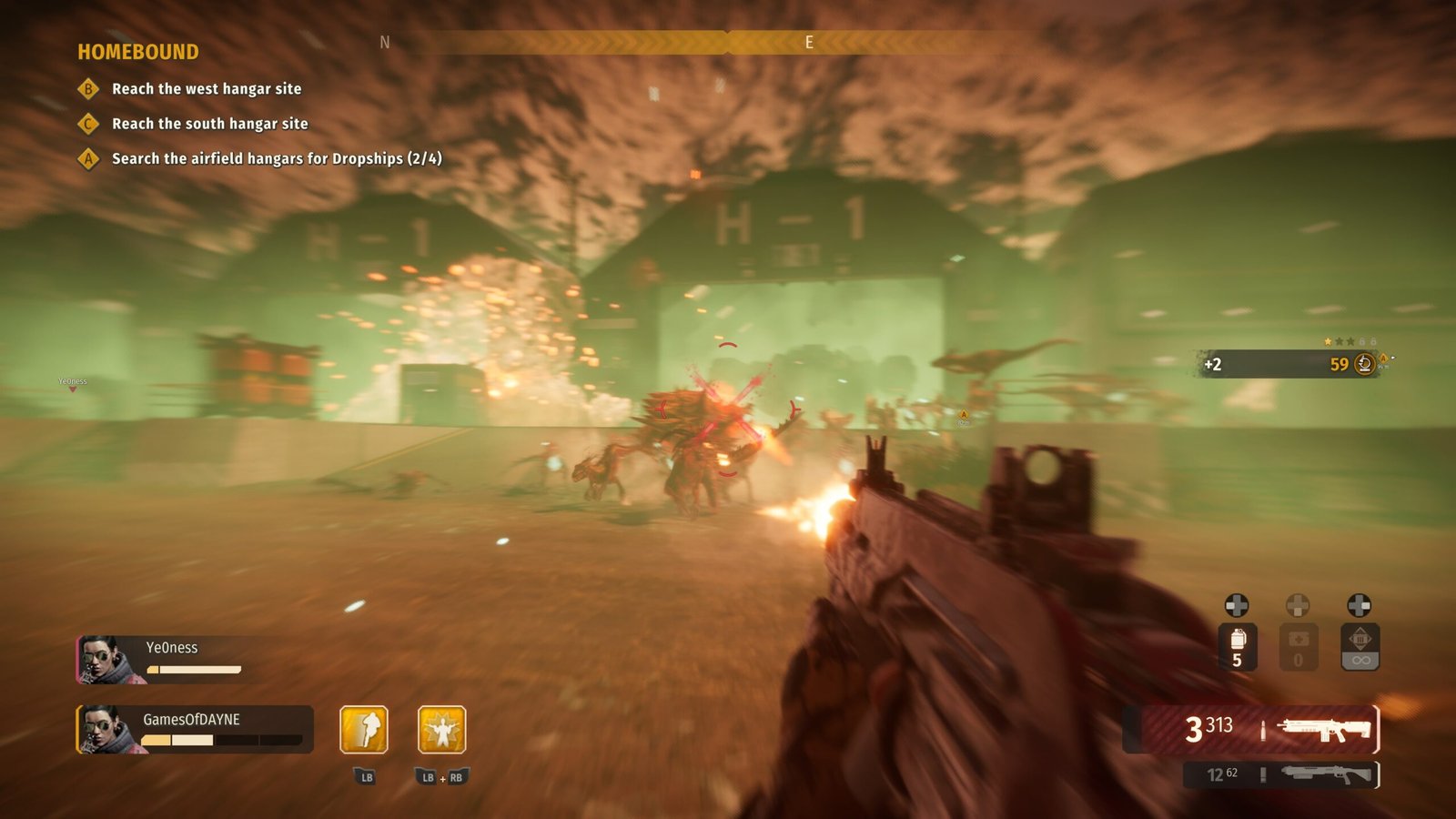Click the compass bar at the top
The width and height of the screenshot is (1456, 819).
[x=728, y=42]
